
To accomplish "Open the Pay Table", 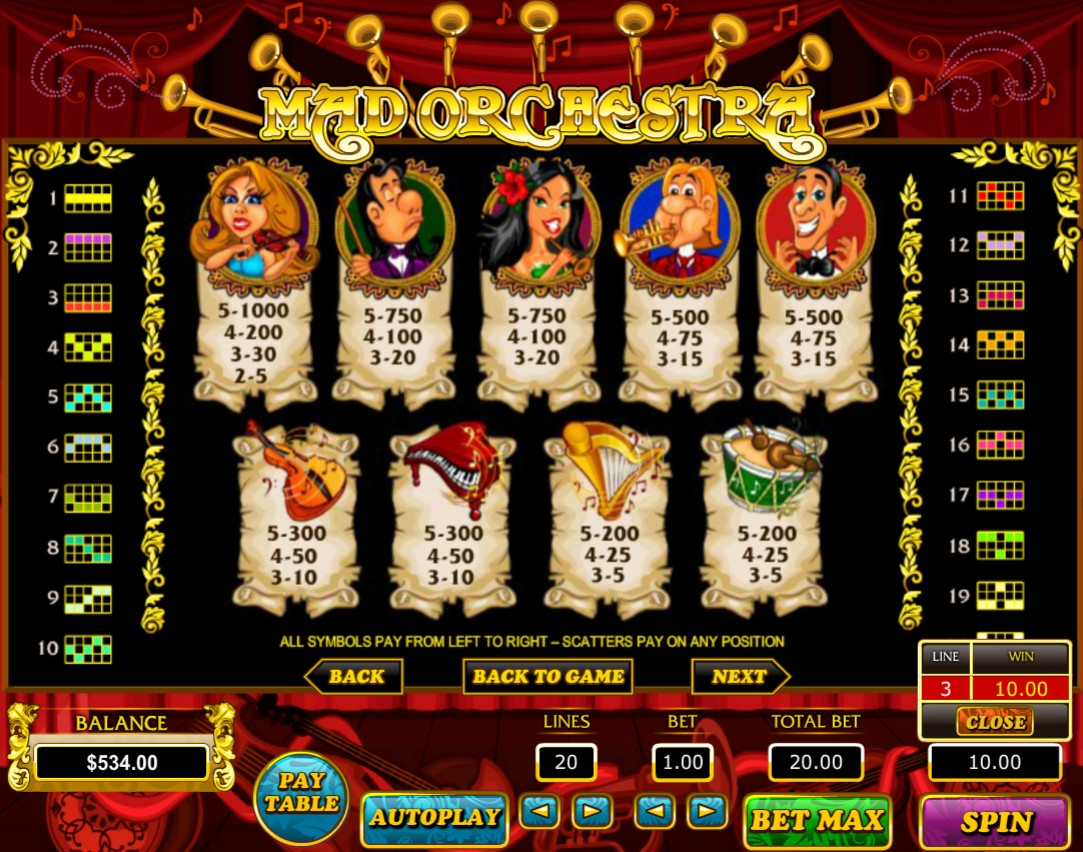I will (x=301, y=797).
